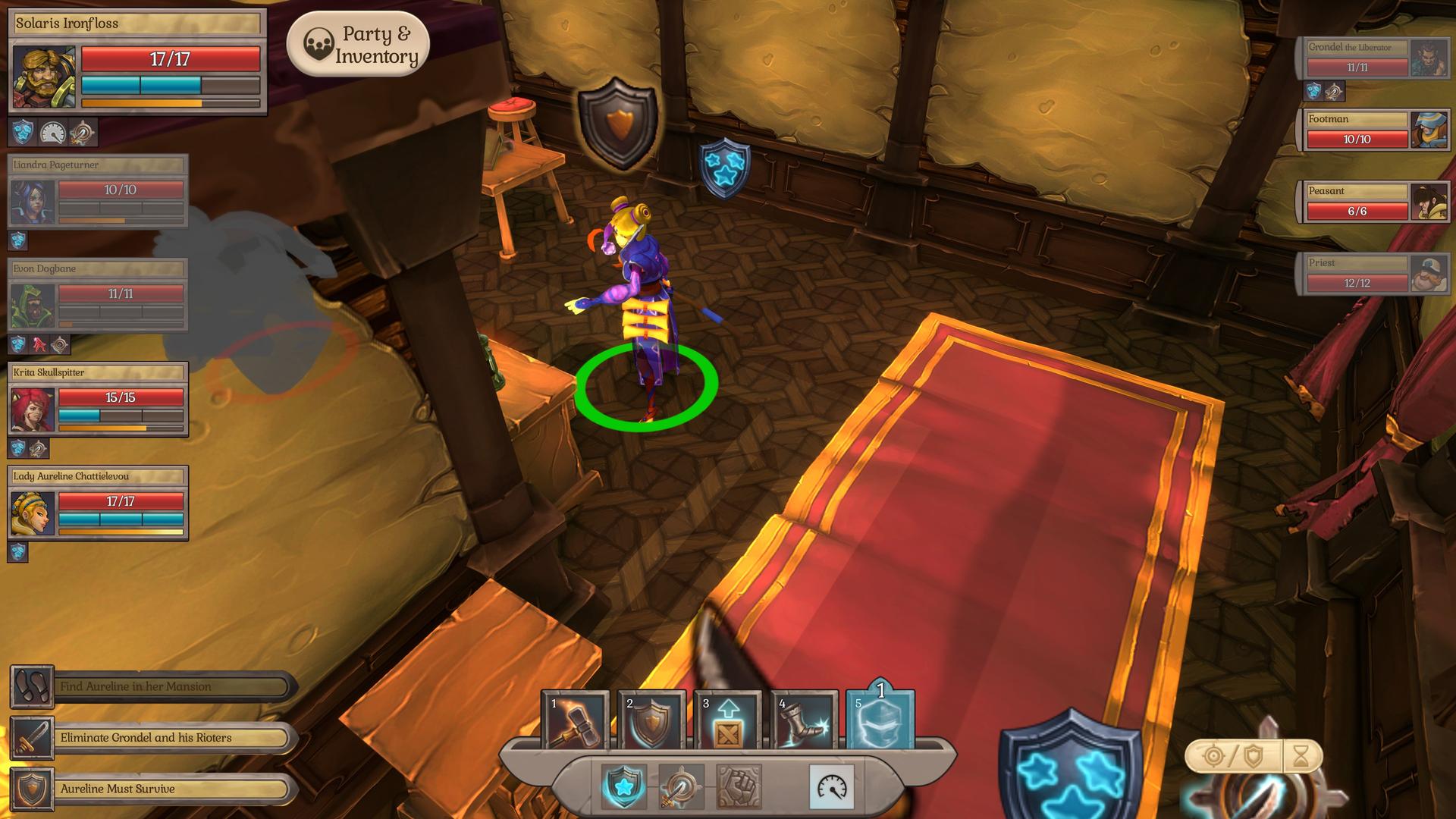Viewport: 1456px width, 819px height.
Task: Target the Priest enemy panel
Action: click(1373, 275)
